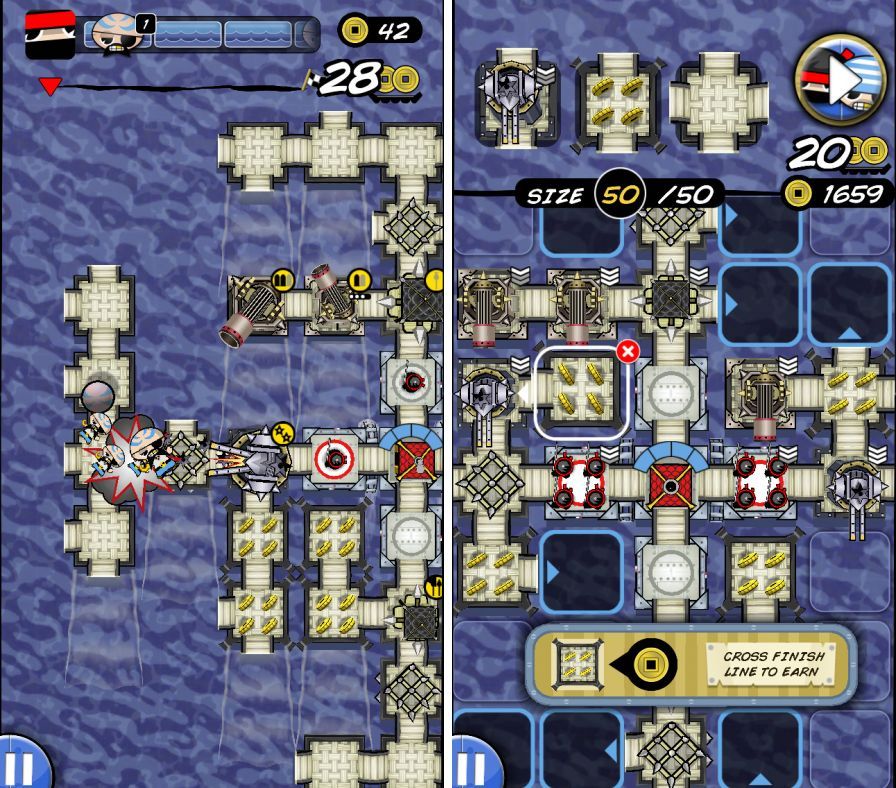Choose the gold coins tile in the top palette
The height and width of the screenshot is (788, 896).
click(618, 99)
